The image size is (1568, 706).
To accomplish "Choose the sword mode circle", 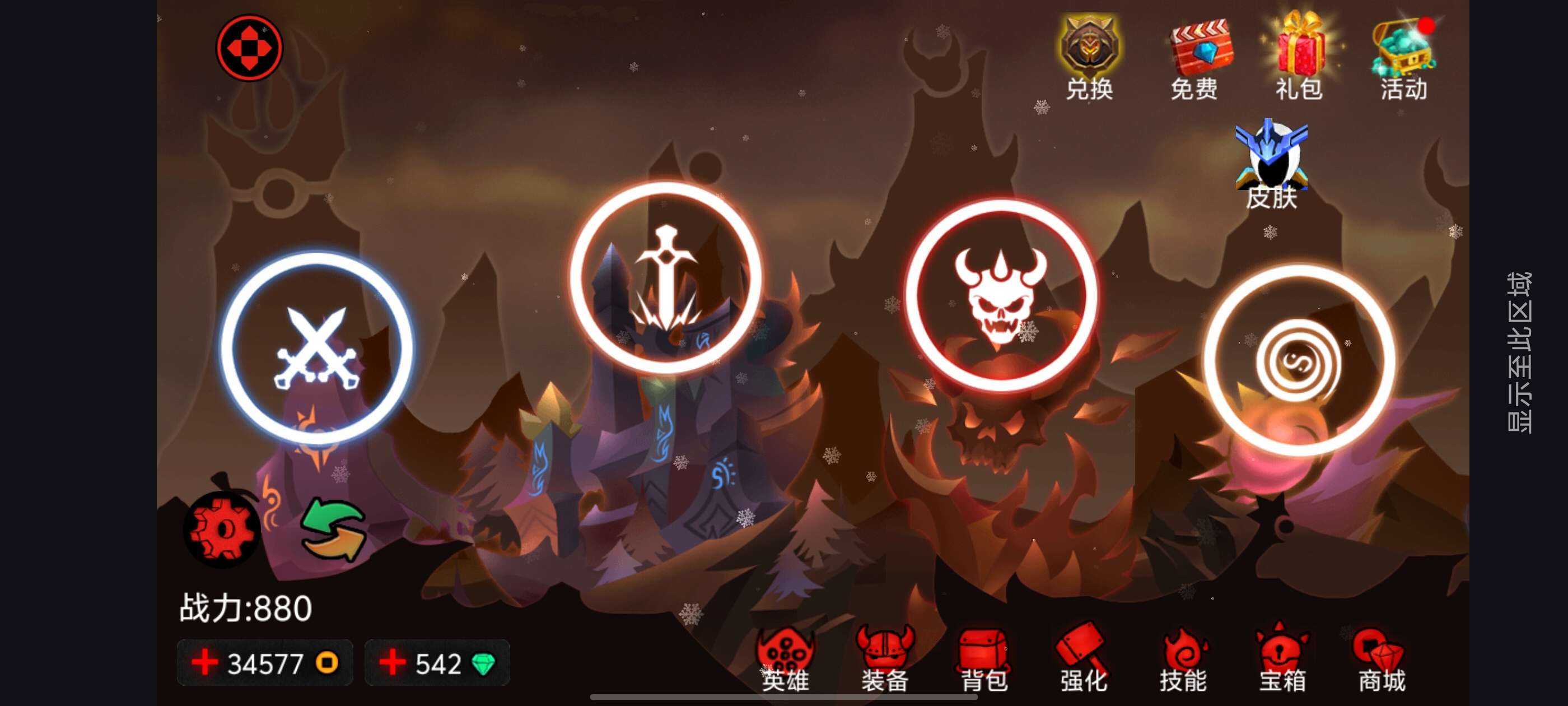I will coord(665,278).
